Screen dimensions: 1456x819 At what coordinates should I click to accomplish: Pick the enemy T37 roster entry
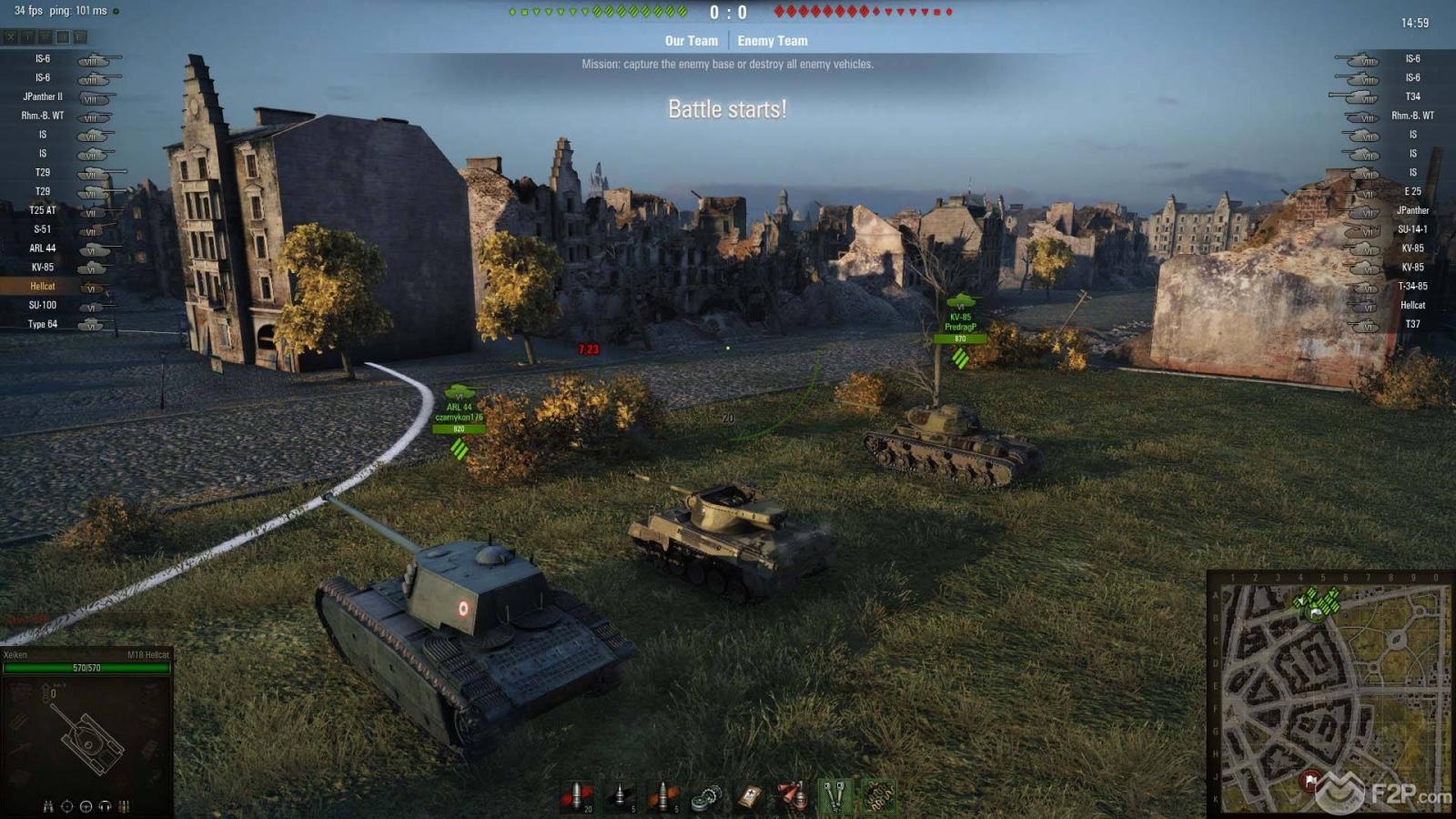click(1412, 325)
